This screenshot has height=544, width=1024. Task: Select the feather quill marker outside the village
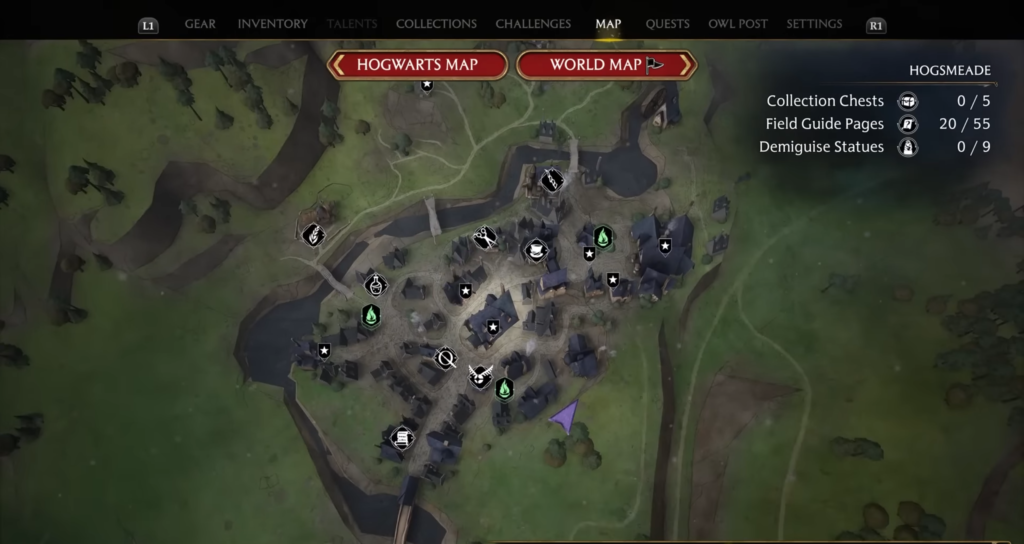pos(313,234)
